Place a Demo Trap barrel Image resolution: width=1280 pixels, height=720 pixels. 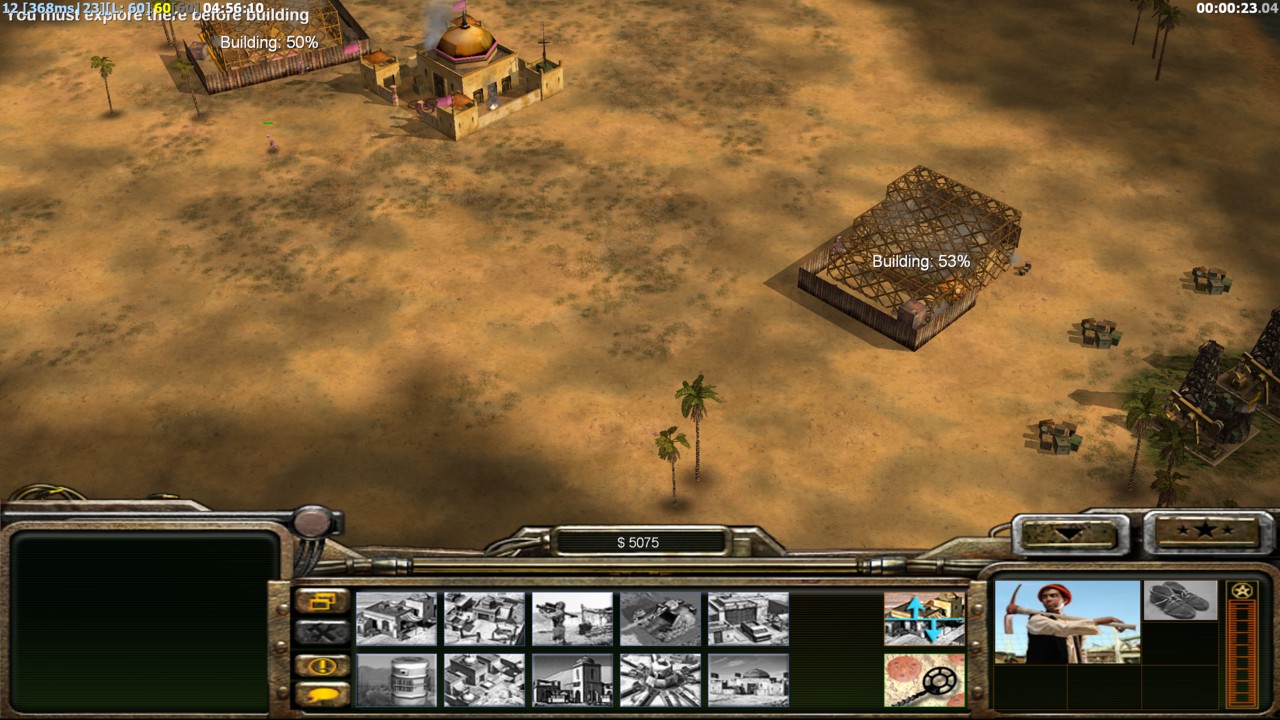396,680
